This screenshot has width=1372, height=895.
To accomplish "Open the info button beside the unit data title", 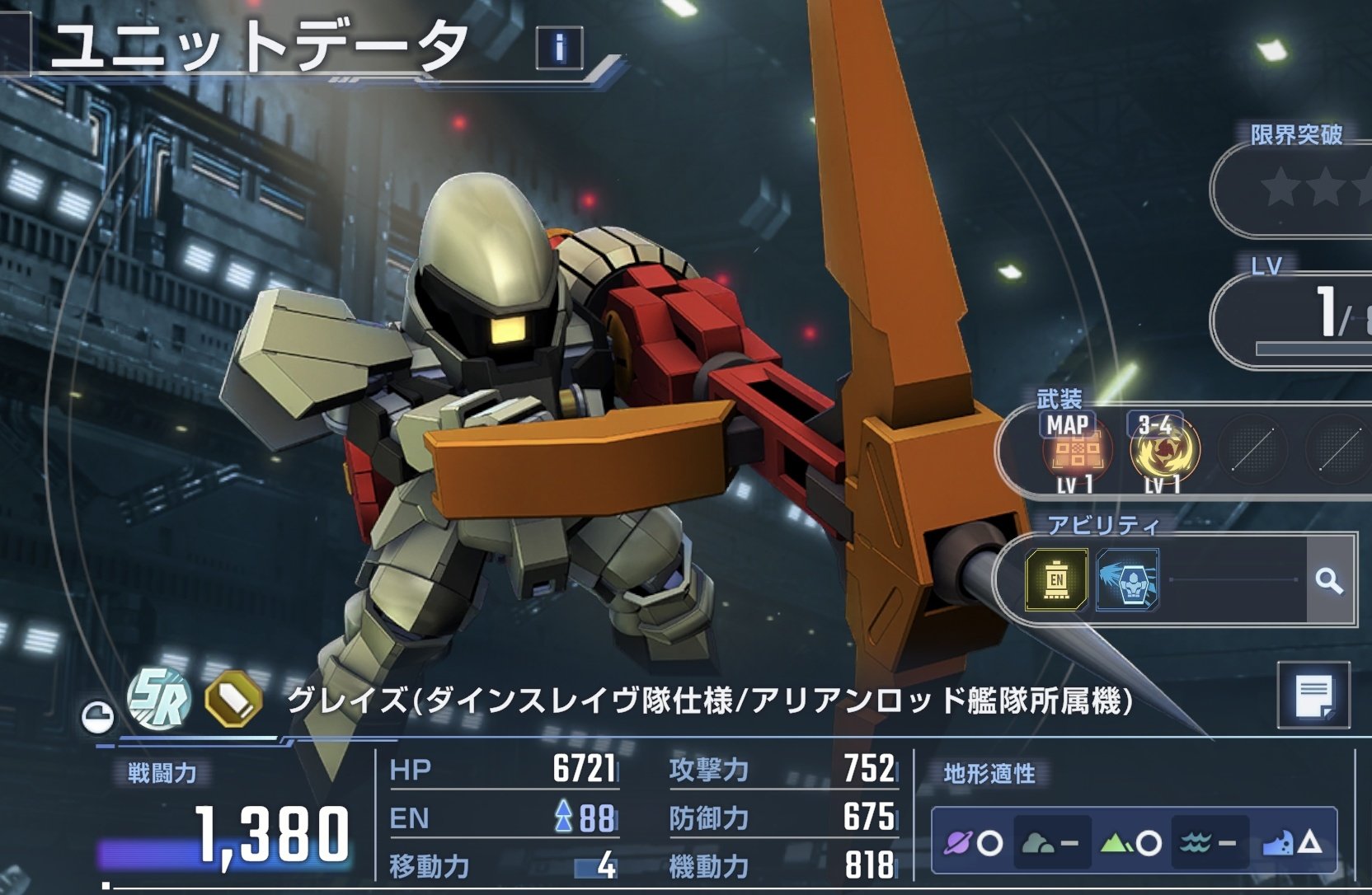I will tap(559, 47).
